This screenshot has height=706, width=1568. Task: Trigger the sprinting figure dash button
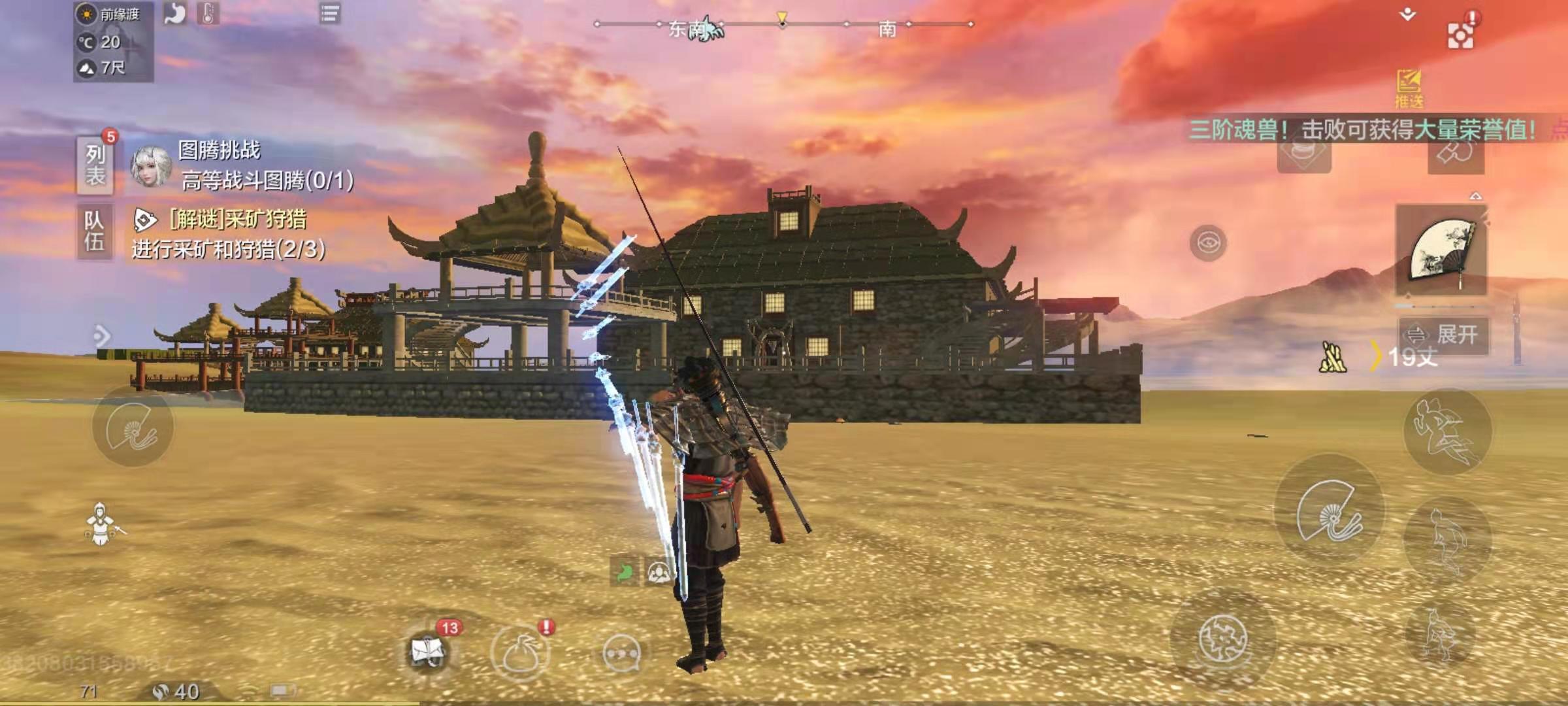tap(1446, 431)
